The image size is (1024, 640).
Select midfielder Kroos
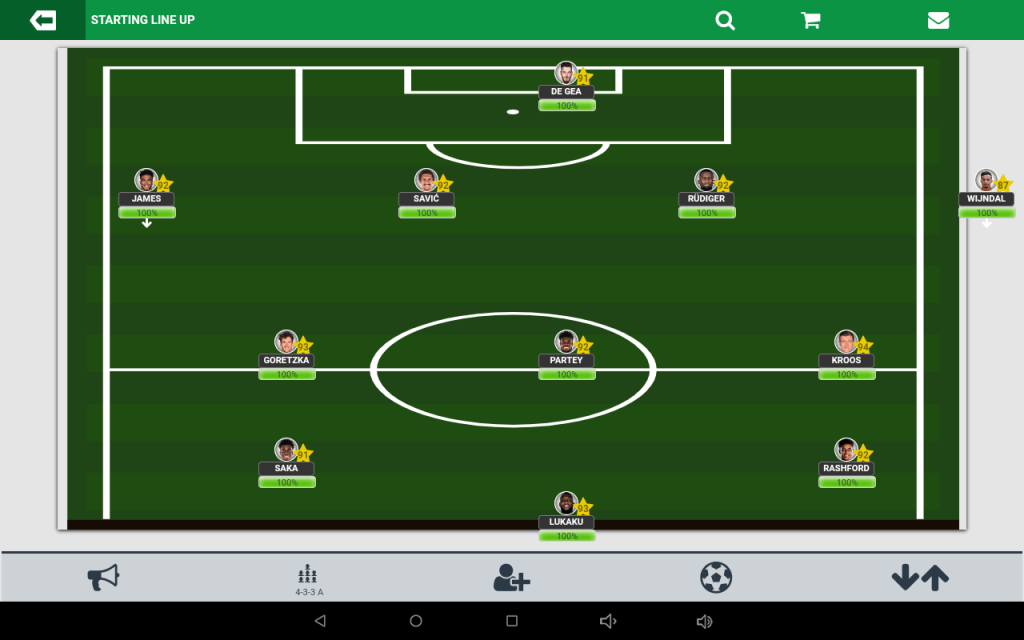pyautogui.click(x=847, y=355)
